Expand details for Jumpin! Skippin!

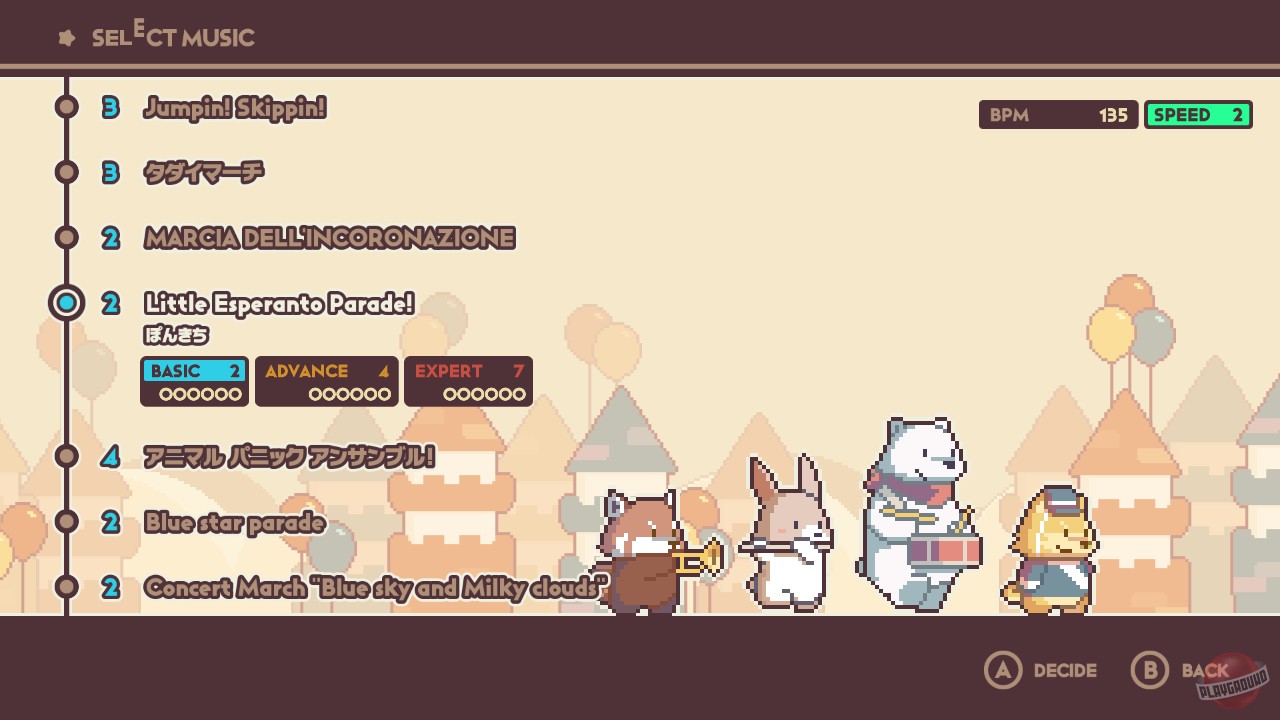pyautogui.click(x=234, y=108)
